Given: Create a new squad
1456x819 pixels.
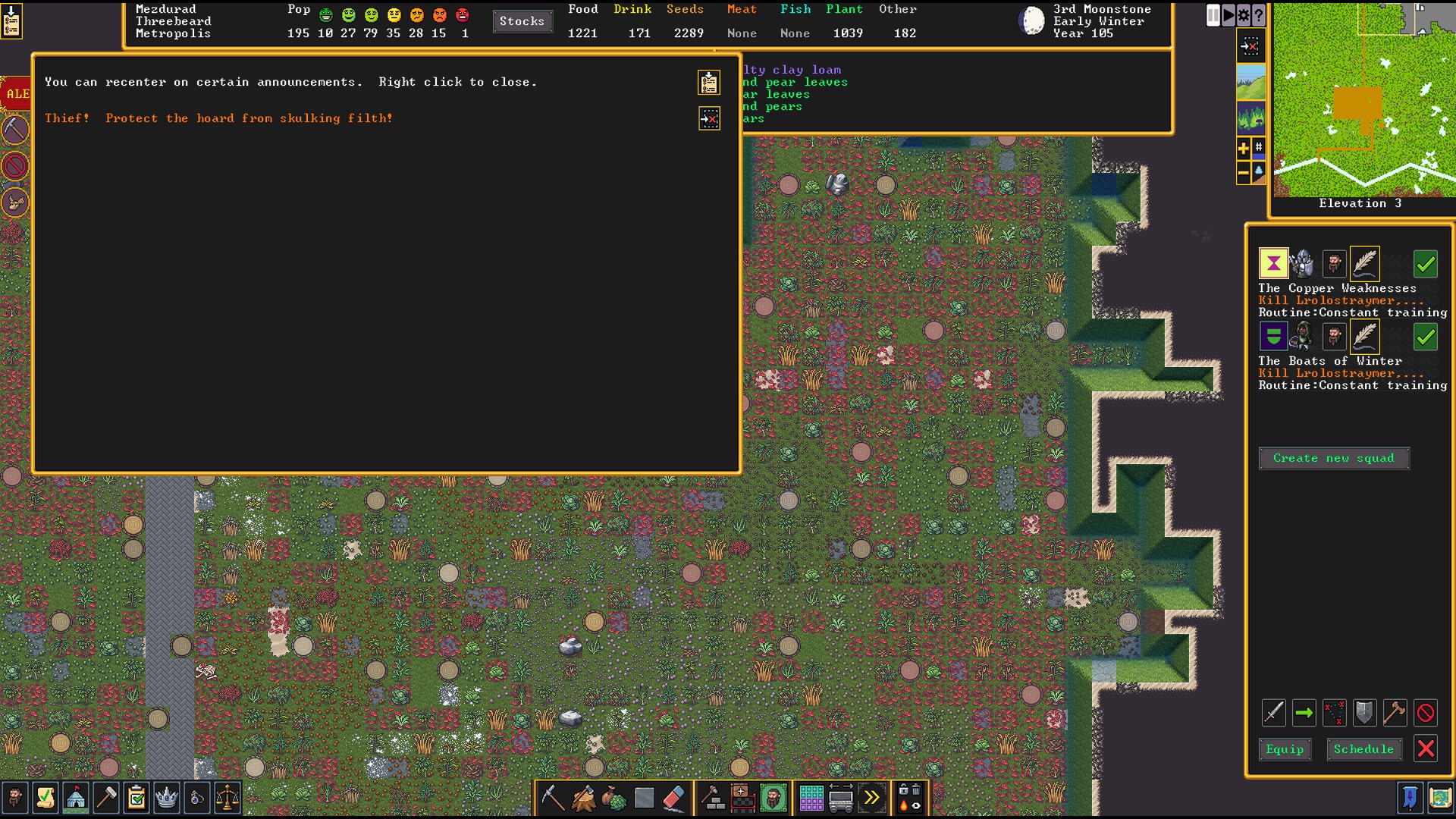Looking at the screenshot, I should click(x=1333, y=458).
